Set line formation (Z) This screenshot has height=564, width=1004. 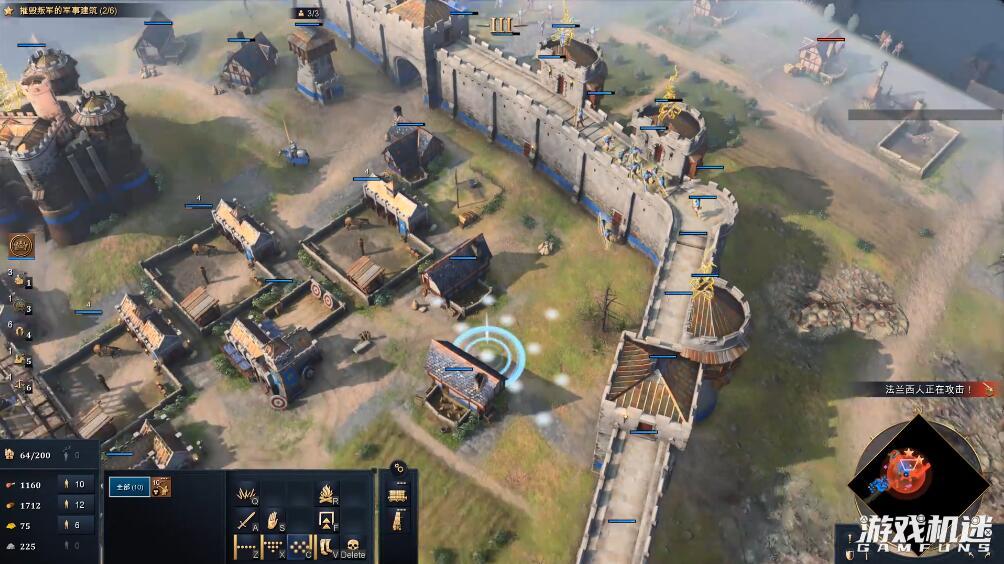[x=246, y=547]
